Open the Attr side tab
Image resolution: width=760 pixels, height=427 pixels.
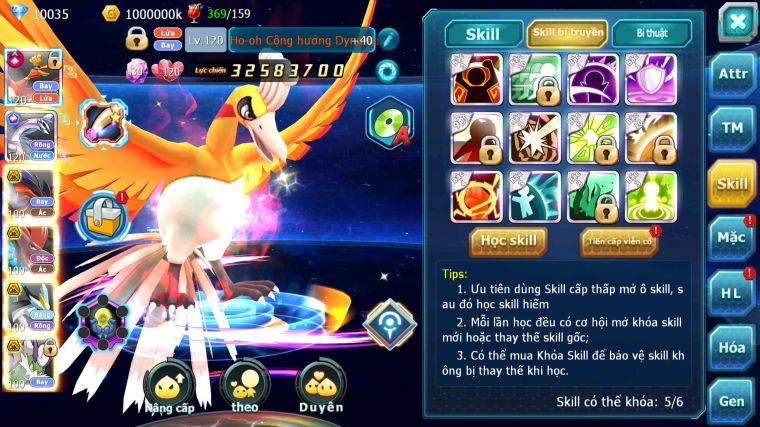click(732, 76)
